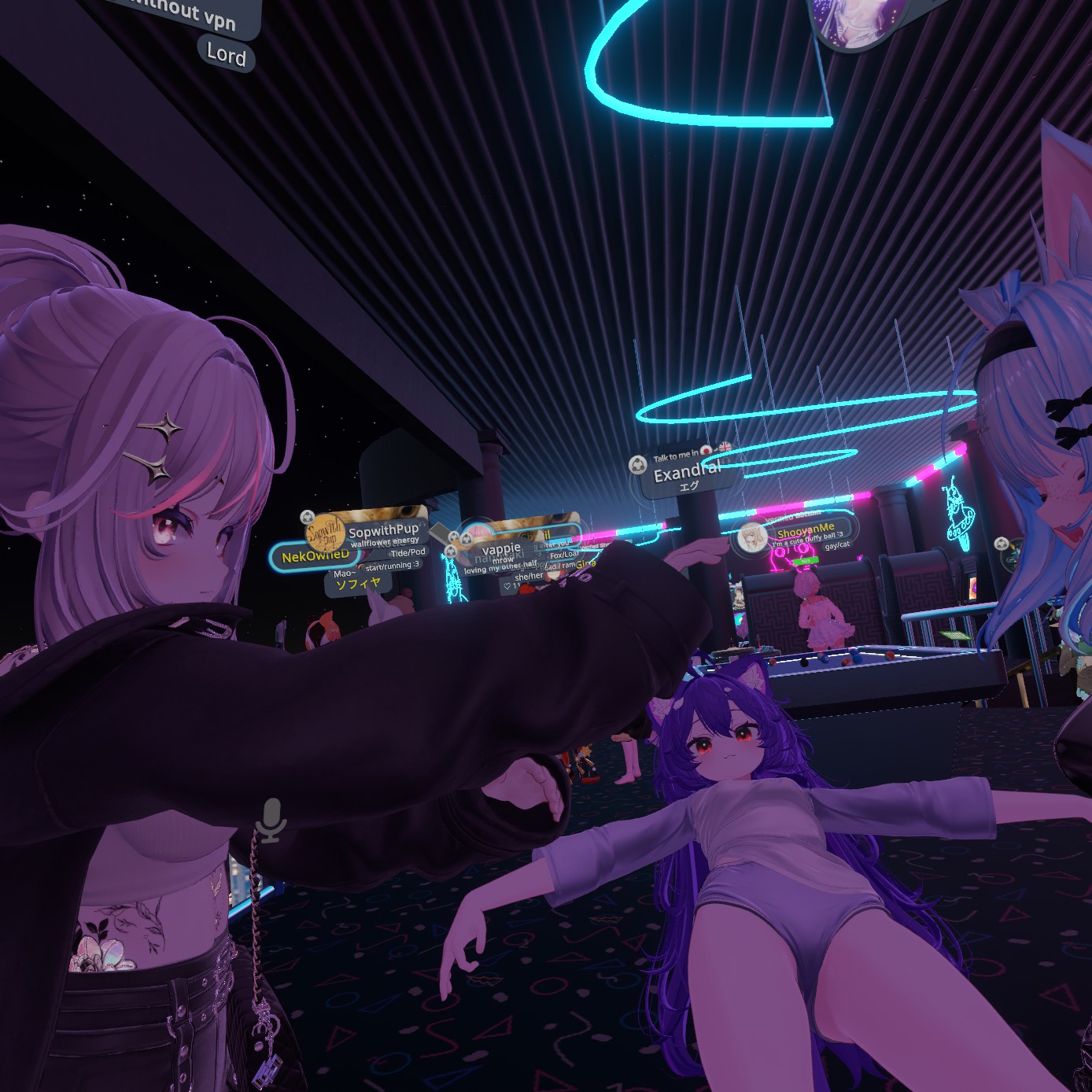Toggle the microphone HUD icon
1092x1092 pixels.
coord(271,819)
